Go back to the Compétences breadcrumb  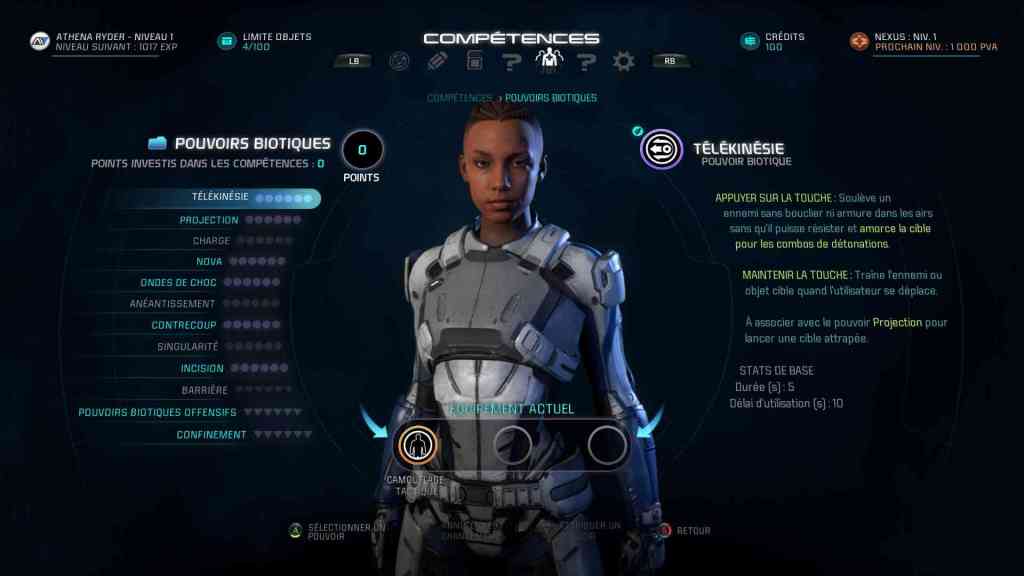459,98
